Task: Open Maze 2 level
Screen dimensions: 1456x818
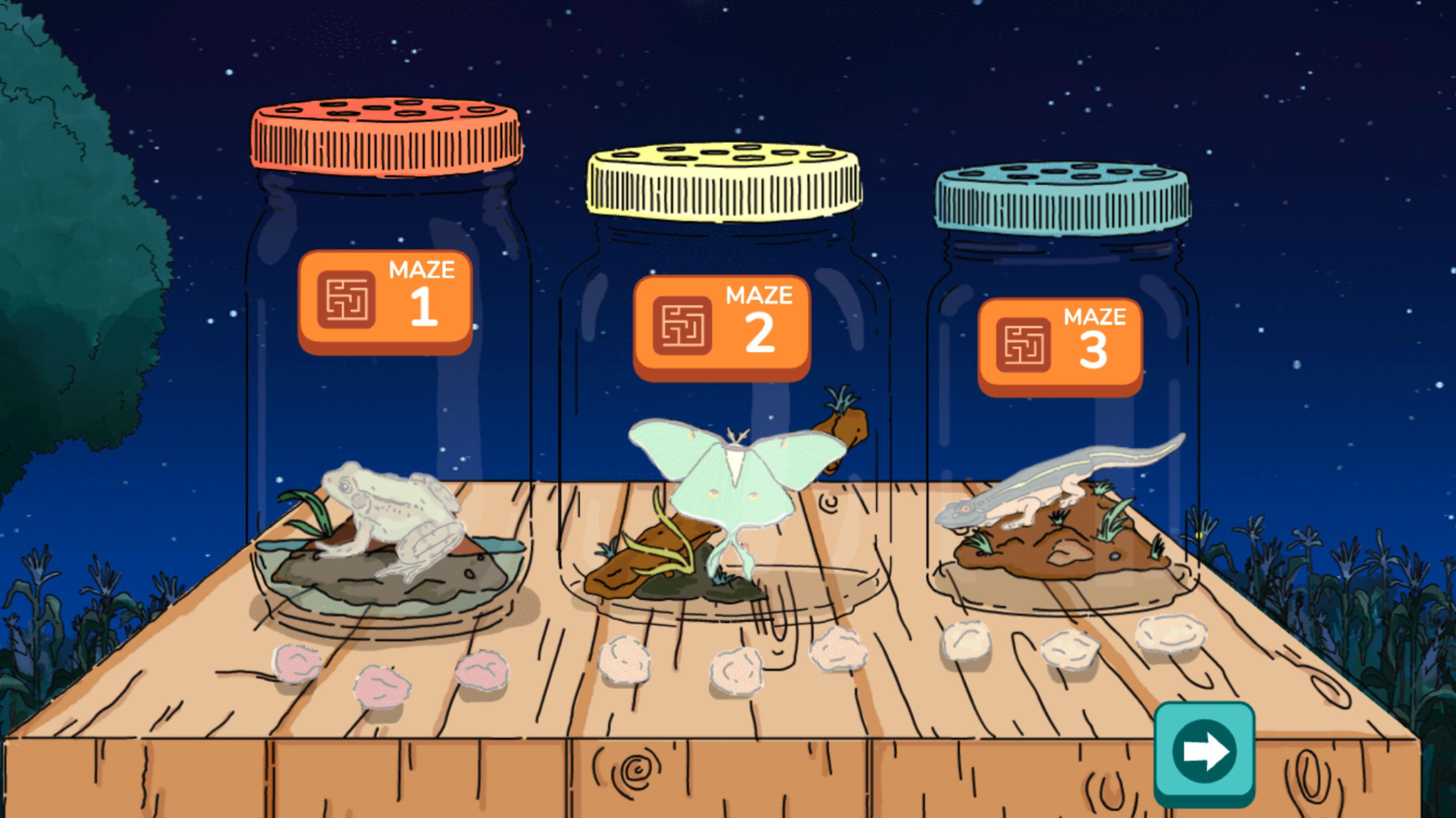Action: pyautogui.click(x=721, y=327)
